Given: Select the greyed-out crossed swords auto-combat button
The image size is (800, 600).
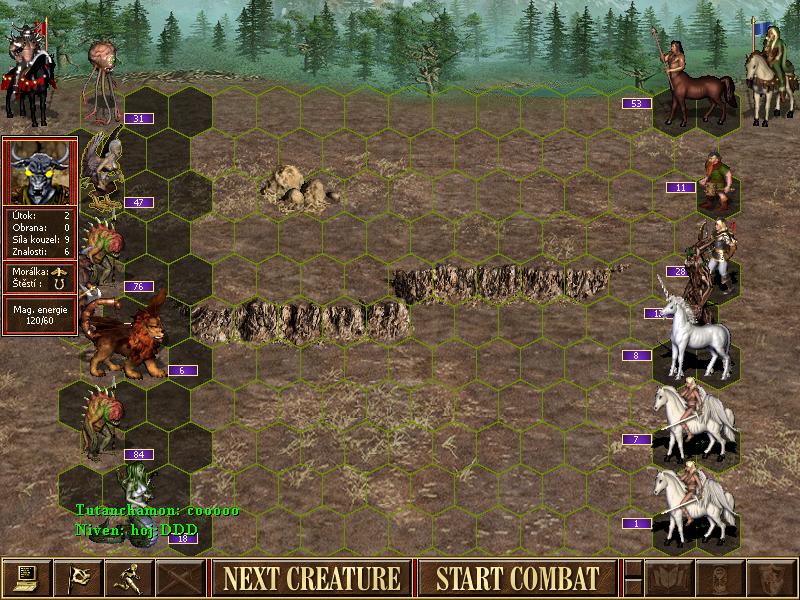Looking at the screenshot, I should [181, 578].
